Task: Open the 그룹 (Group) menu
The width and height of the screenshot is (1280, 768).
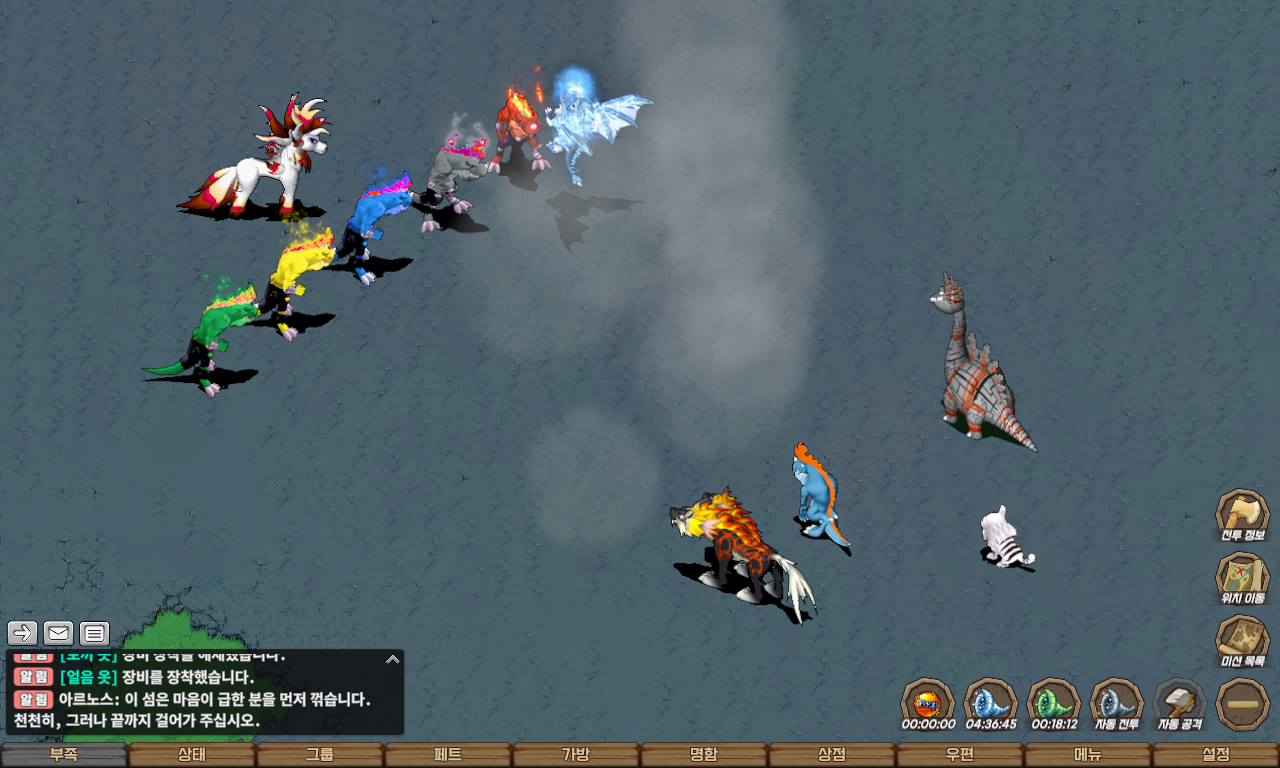Action: click(320, 755)
